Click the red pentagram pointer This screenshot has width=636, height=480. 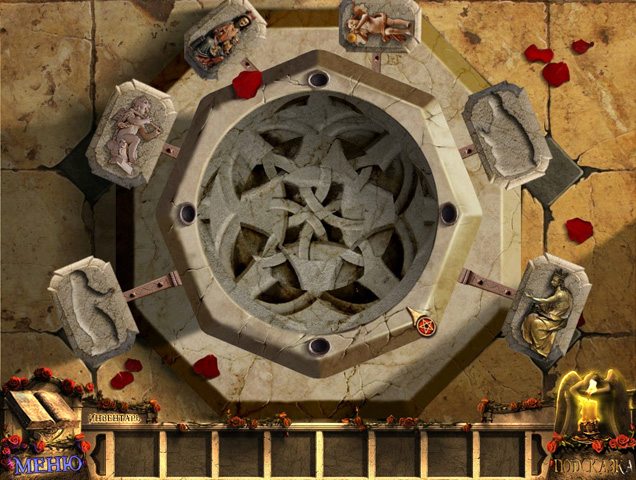point(424,325)
